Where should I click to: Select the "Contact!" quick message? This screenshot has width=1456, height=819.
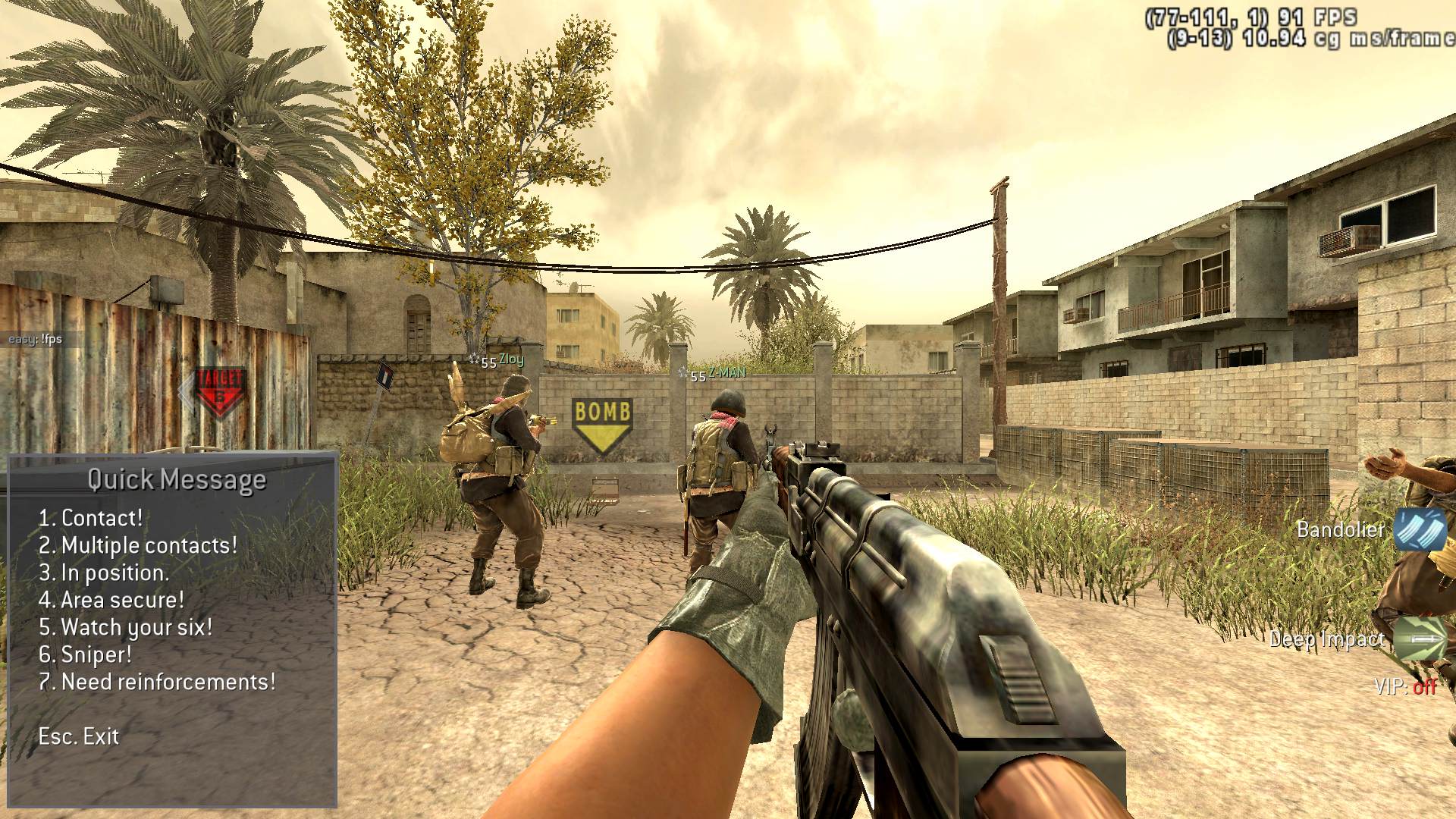click(x=91, y=519)
